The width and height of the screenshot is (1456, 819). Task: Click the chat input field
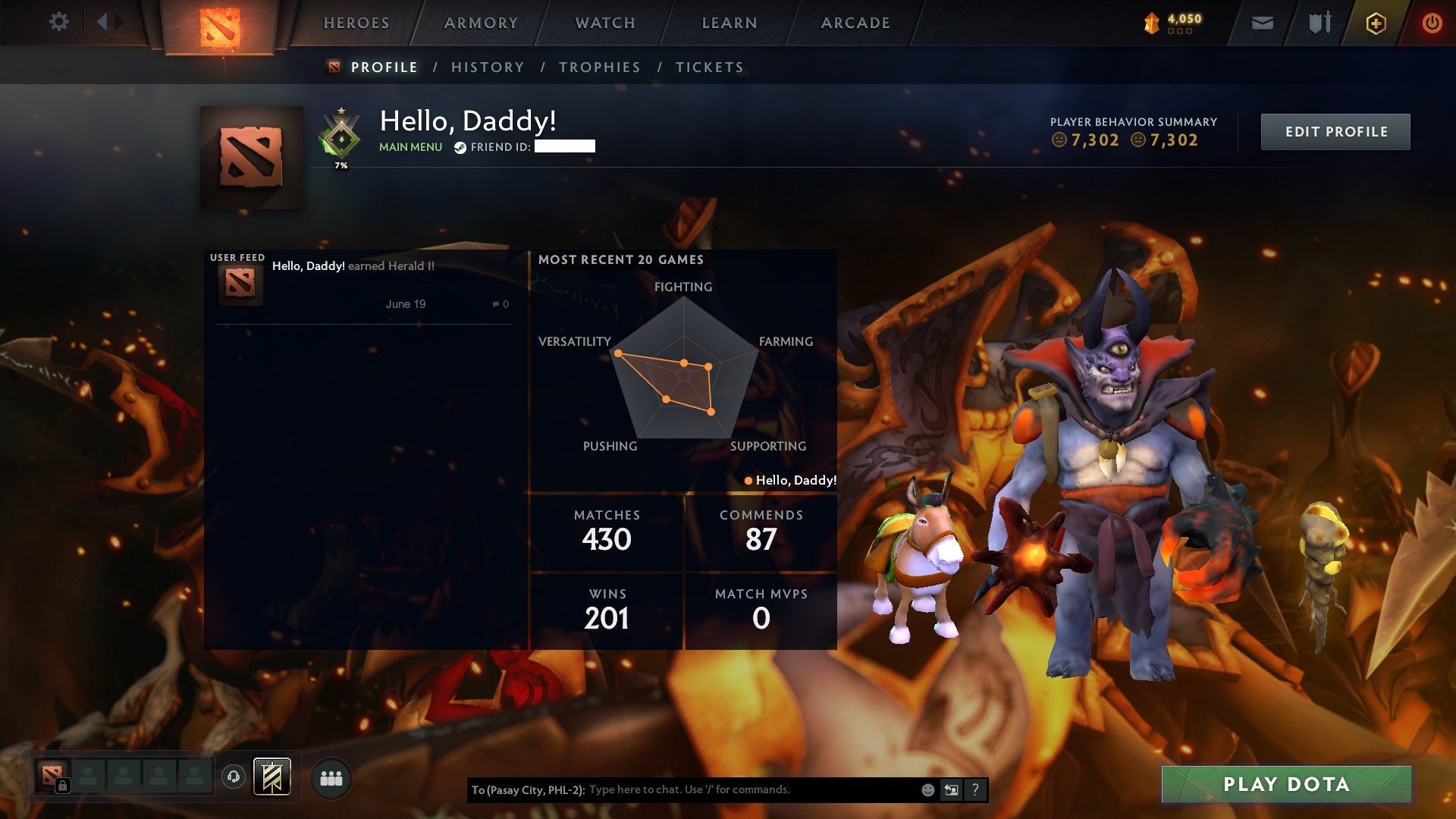[x=751, y=790]
